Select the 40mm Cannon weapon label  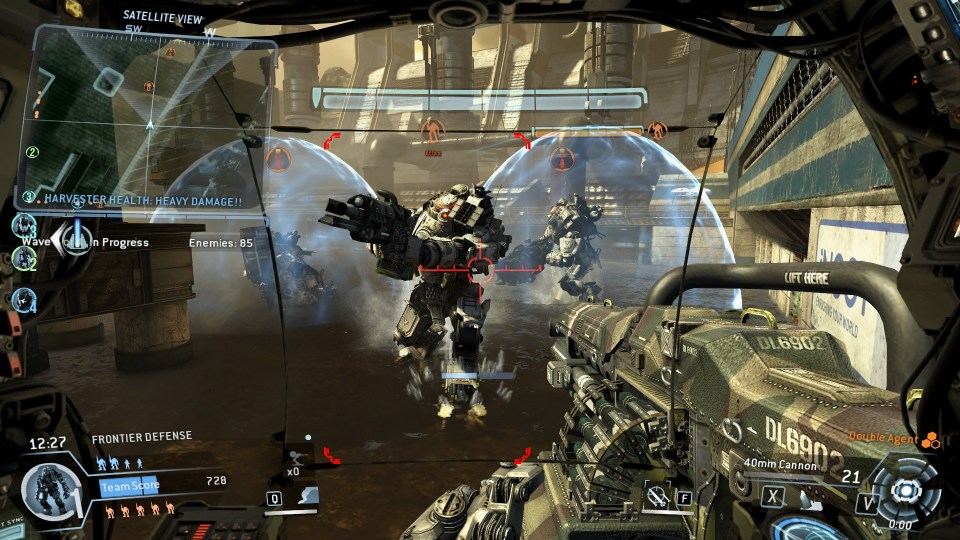(780, 465)
